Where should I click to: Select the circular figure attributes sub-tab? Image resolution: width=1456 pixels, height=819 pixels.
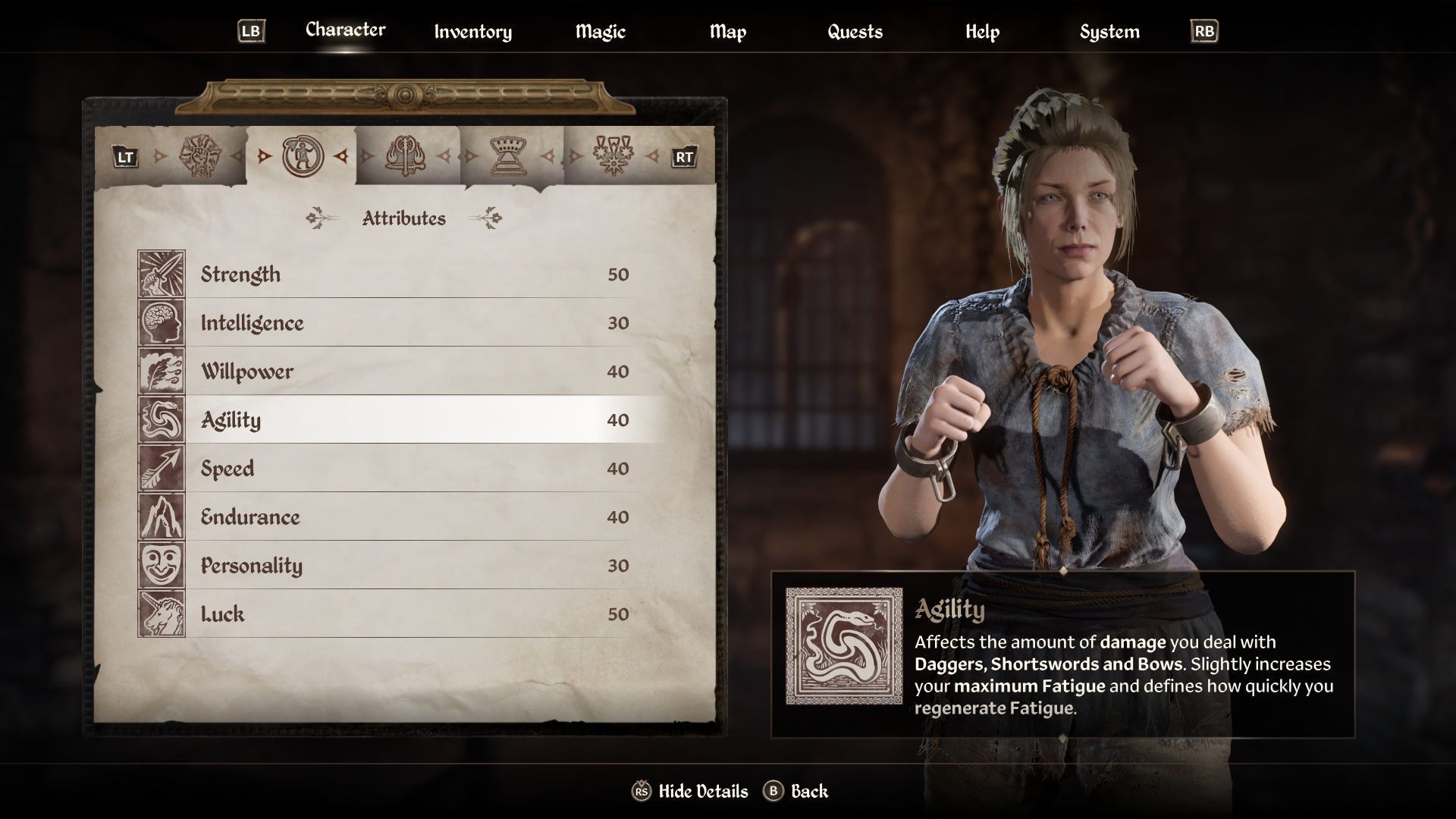coord(303,156)
